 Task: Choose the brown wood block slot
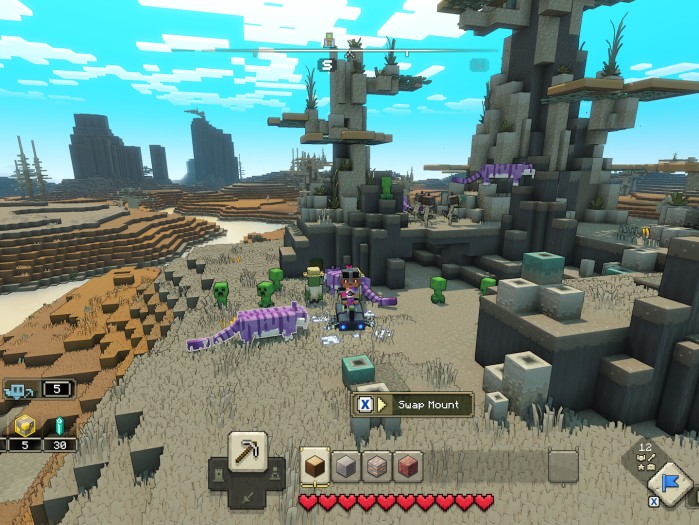(x=315, y=466)
